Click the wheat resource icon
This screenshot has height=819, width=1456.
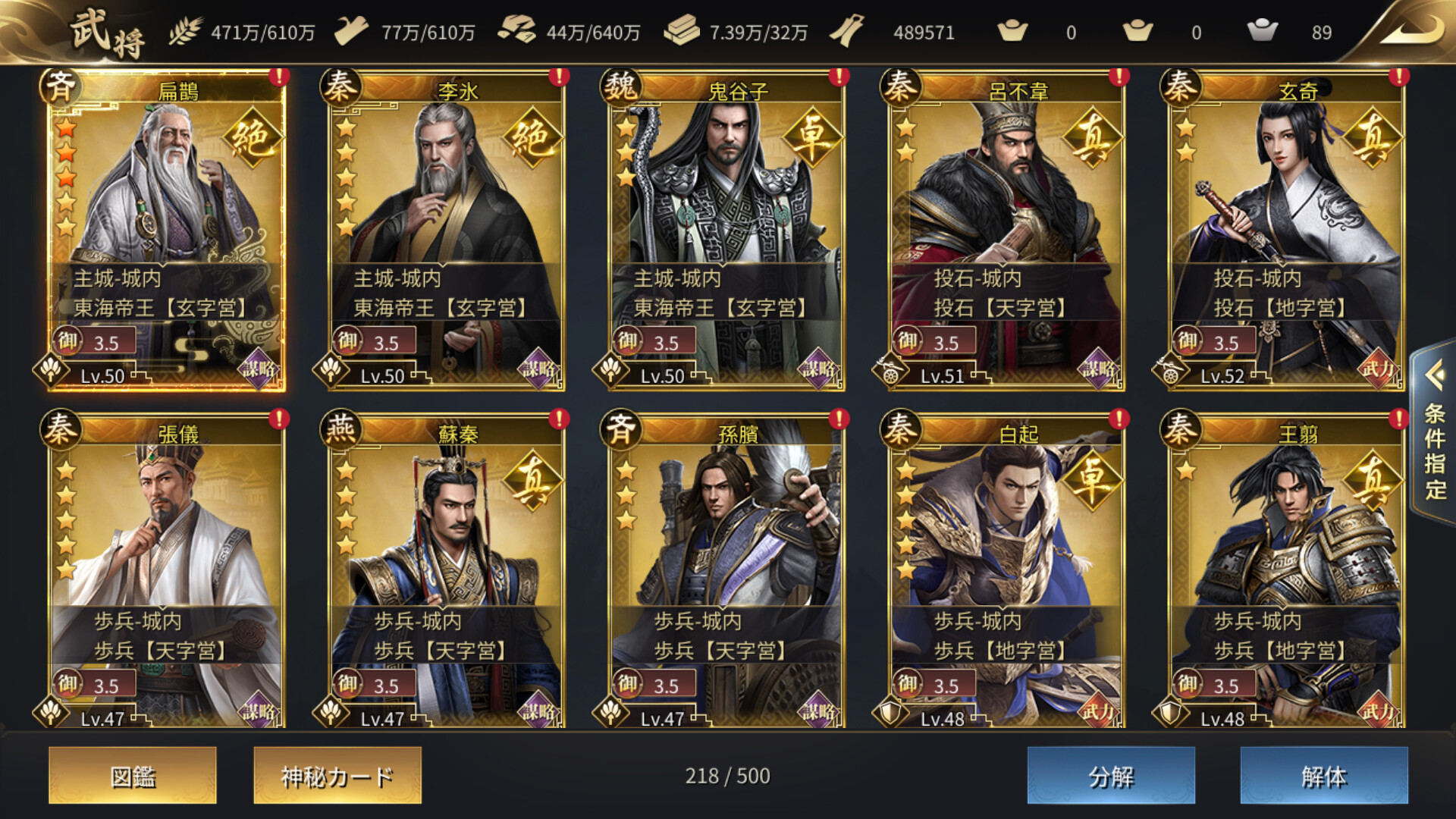[x=184, y=32]
